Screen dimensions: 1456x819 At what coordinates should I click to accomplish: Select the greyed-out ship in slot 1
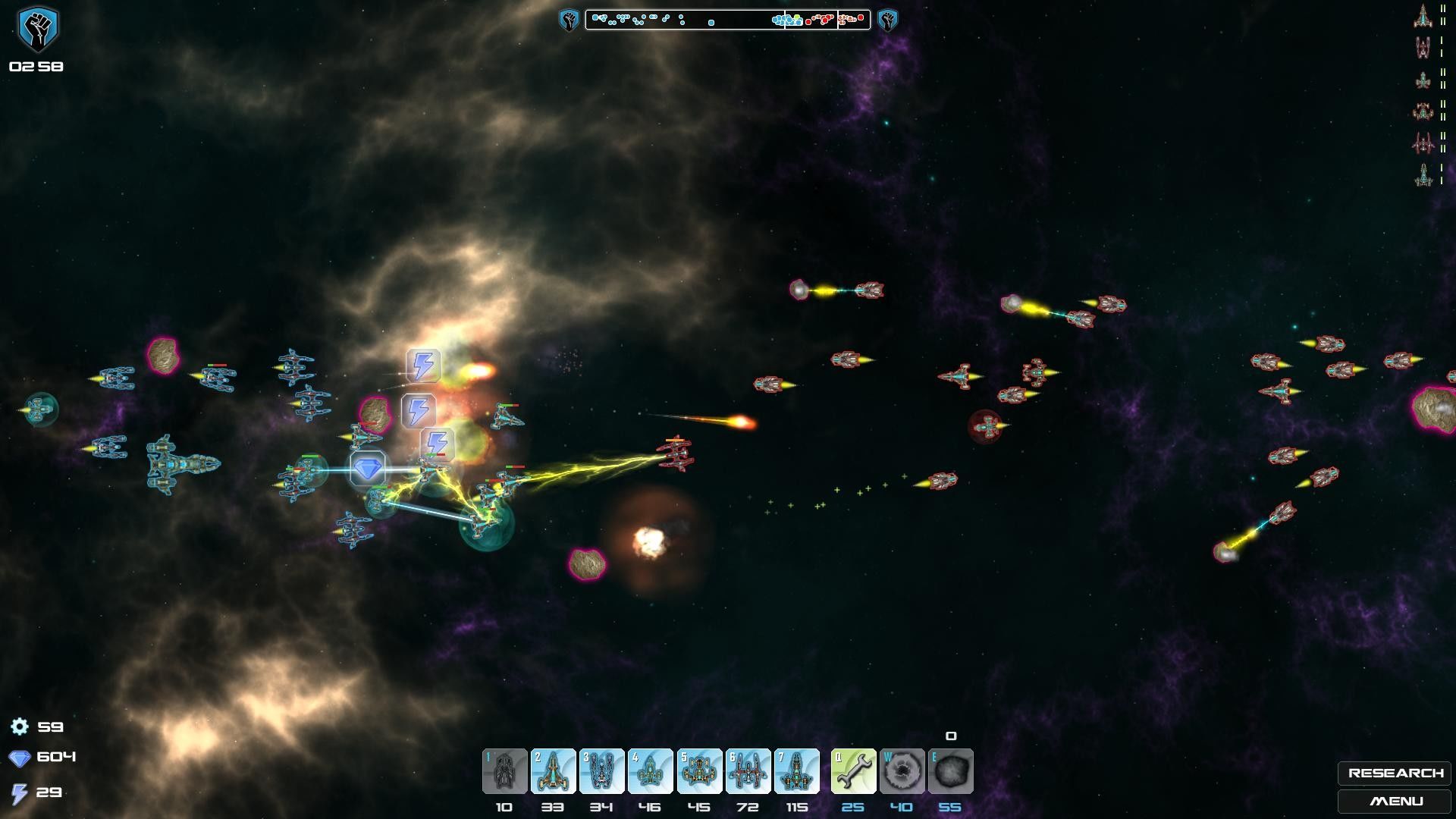504,771
